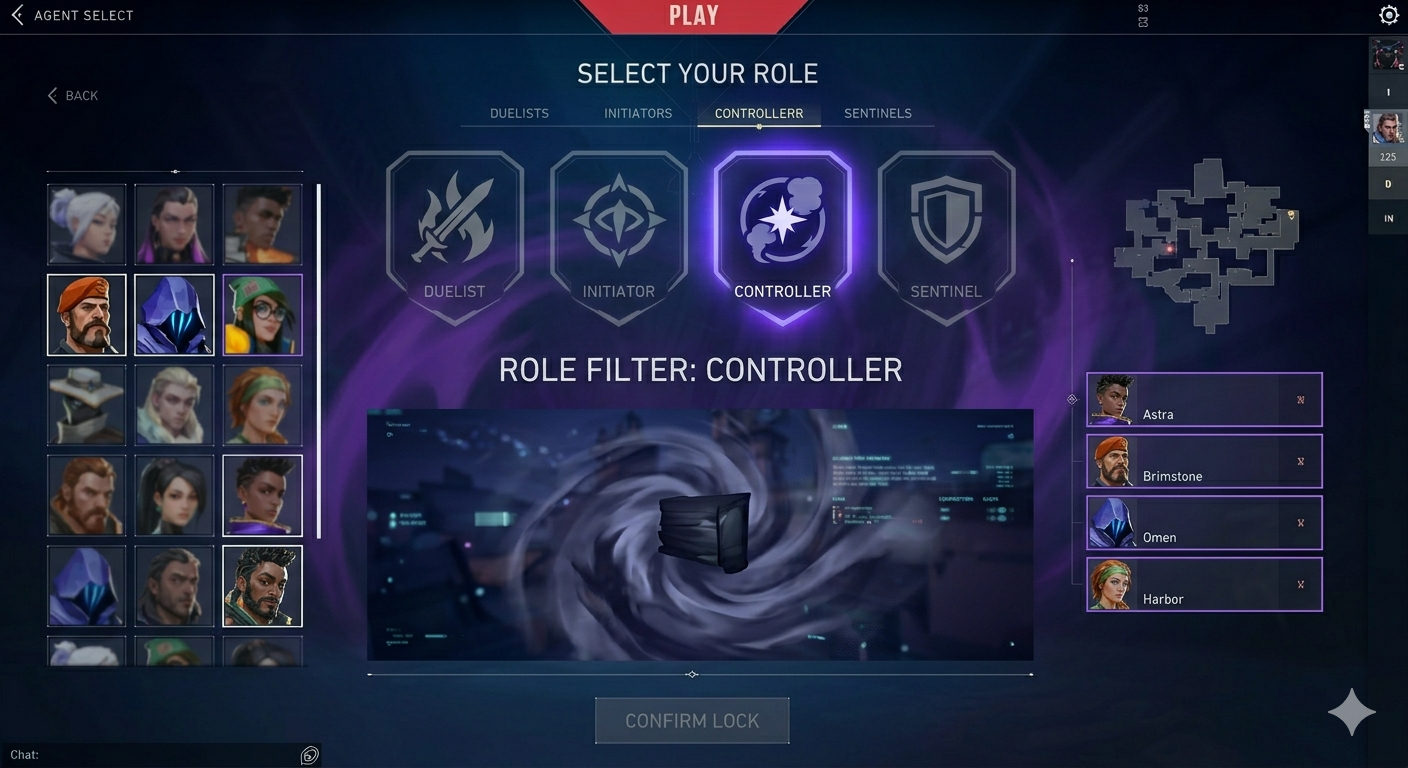Select the orange beret agent portrait in the grid
Viewport: 1408px width, 768px height.
point(87,315)
